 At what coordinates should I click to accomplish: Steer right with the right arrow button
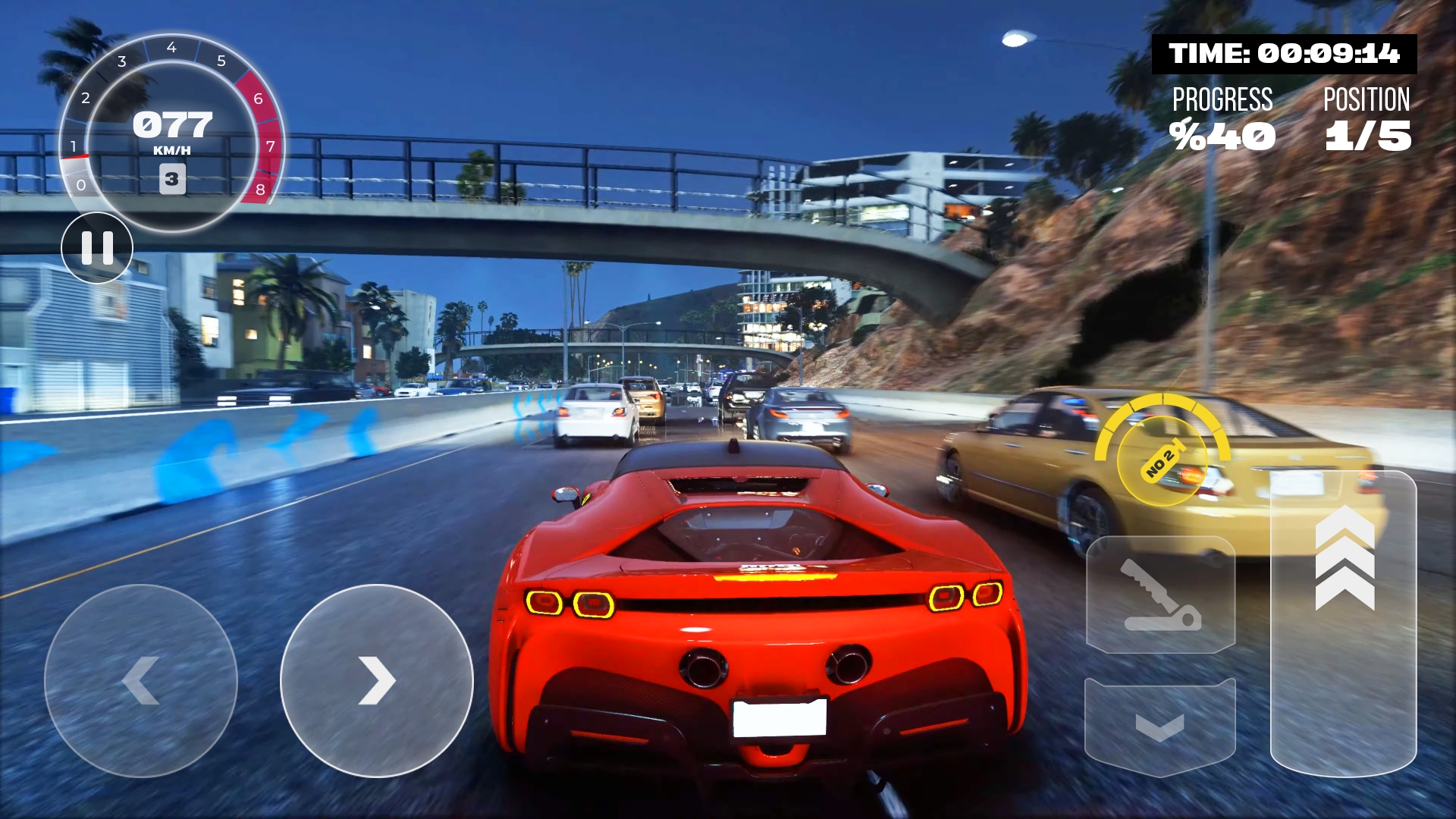[377, 680]
